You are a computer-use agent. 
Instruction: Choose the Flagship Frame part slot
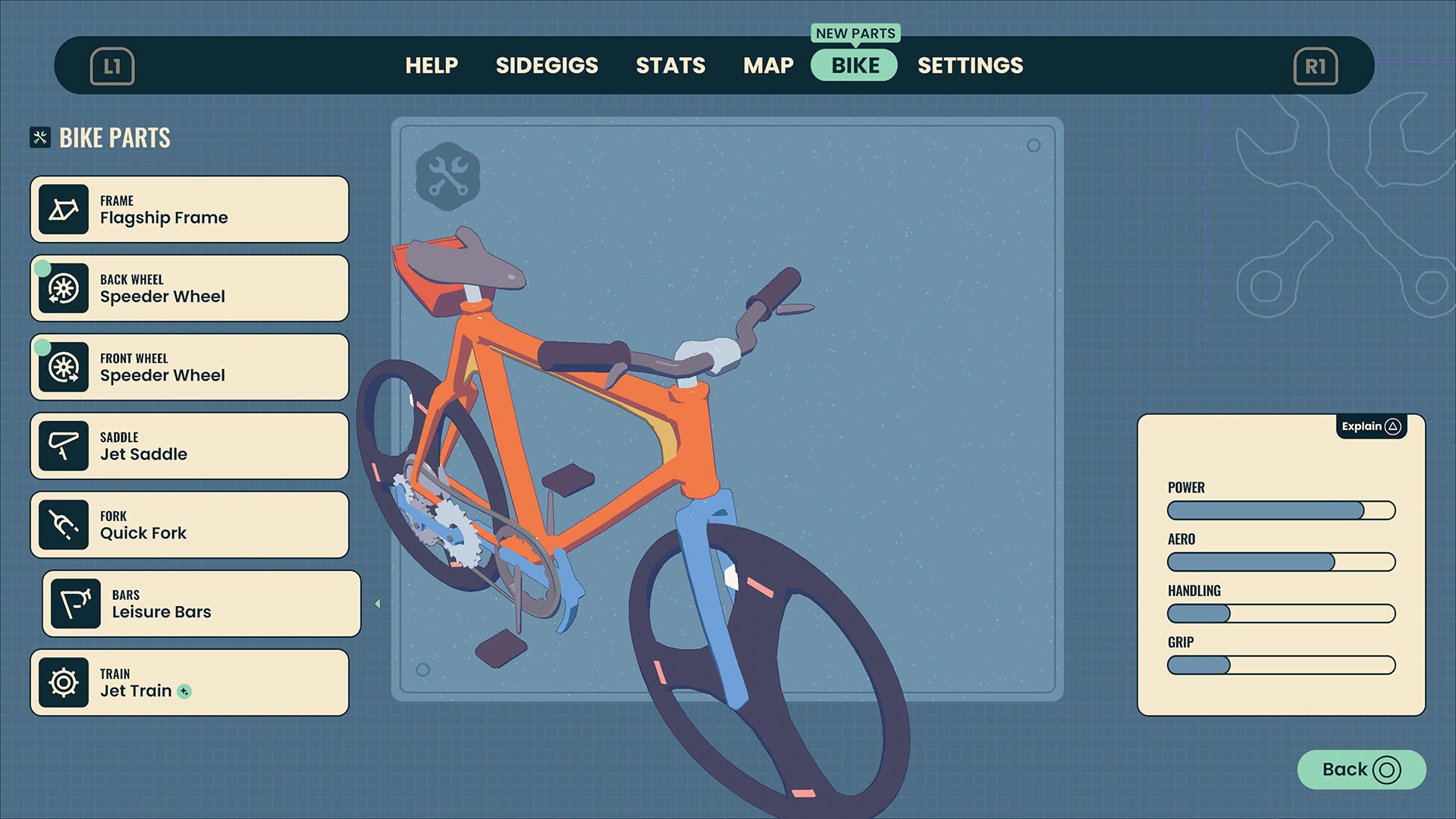190,210
